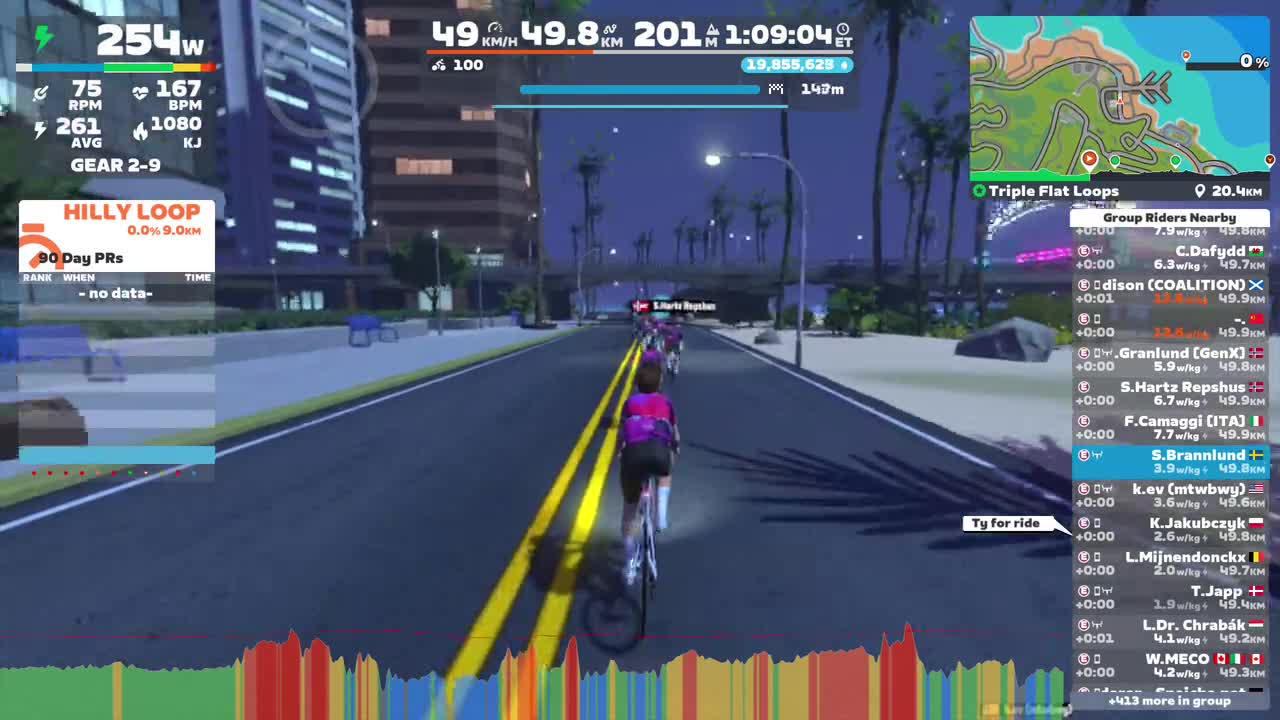Select the Group Riders Nearby header tab

[x=1170, y=217]
